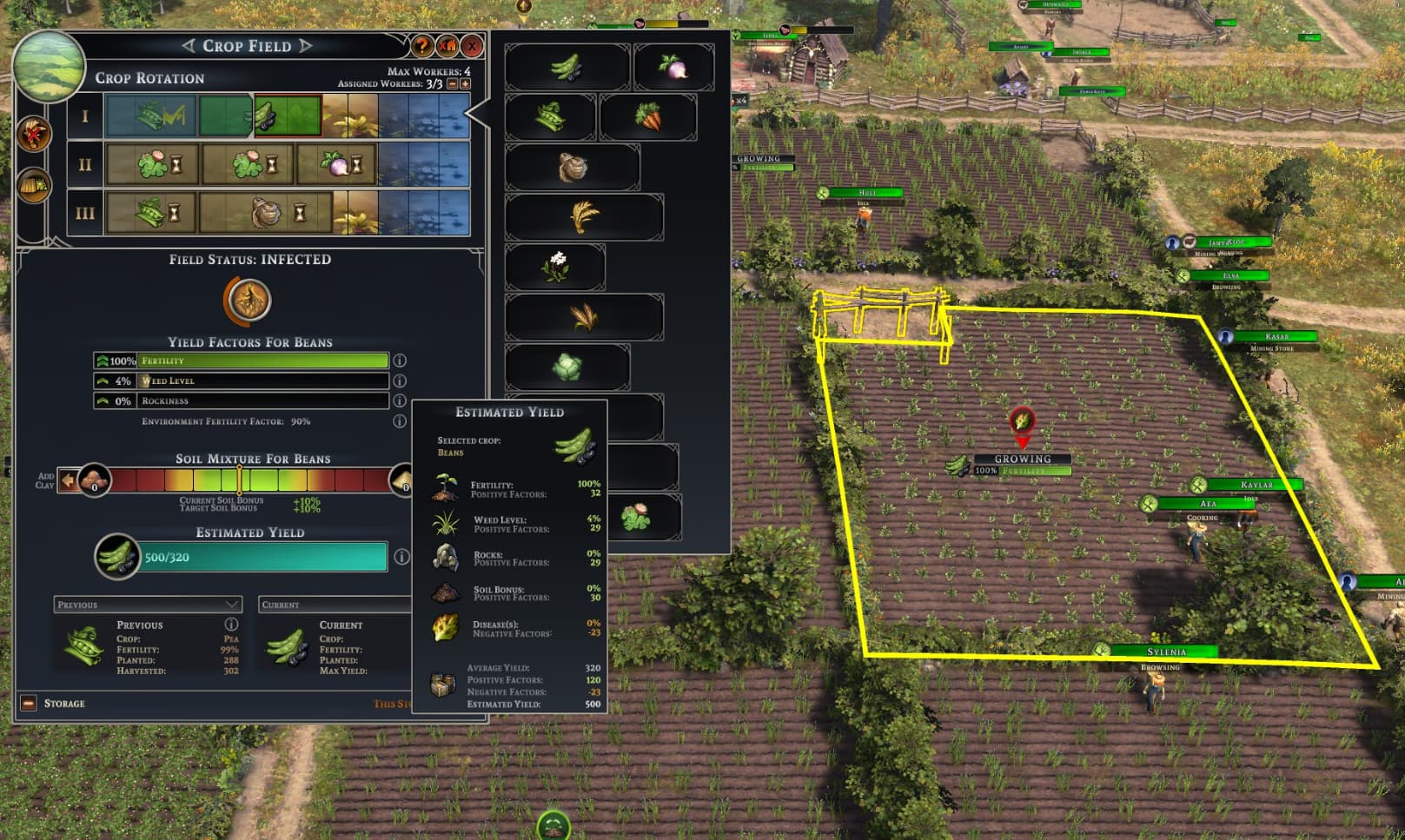Pick the cabbage crop from the crop list

click(567, 367)
